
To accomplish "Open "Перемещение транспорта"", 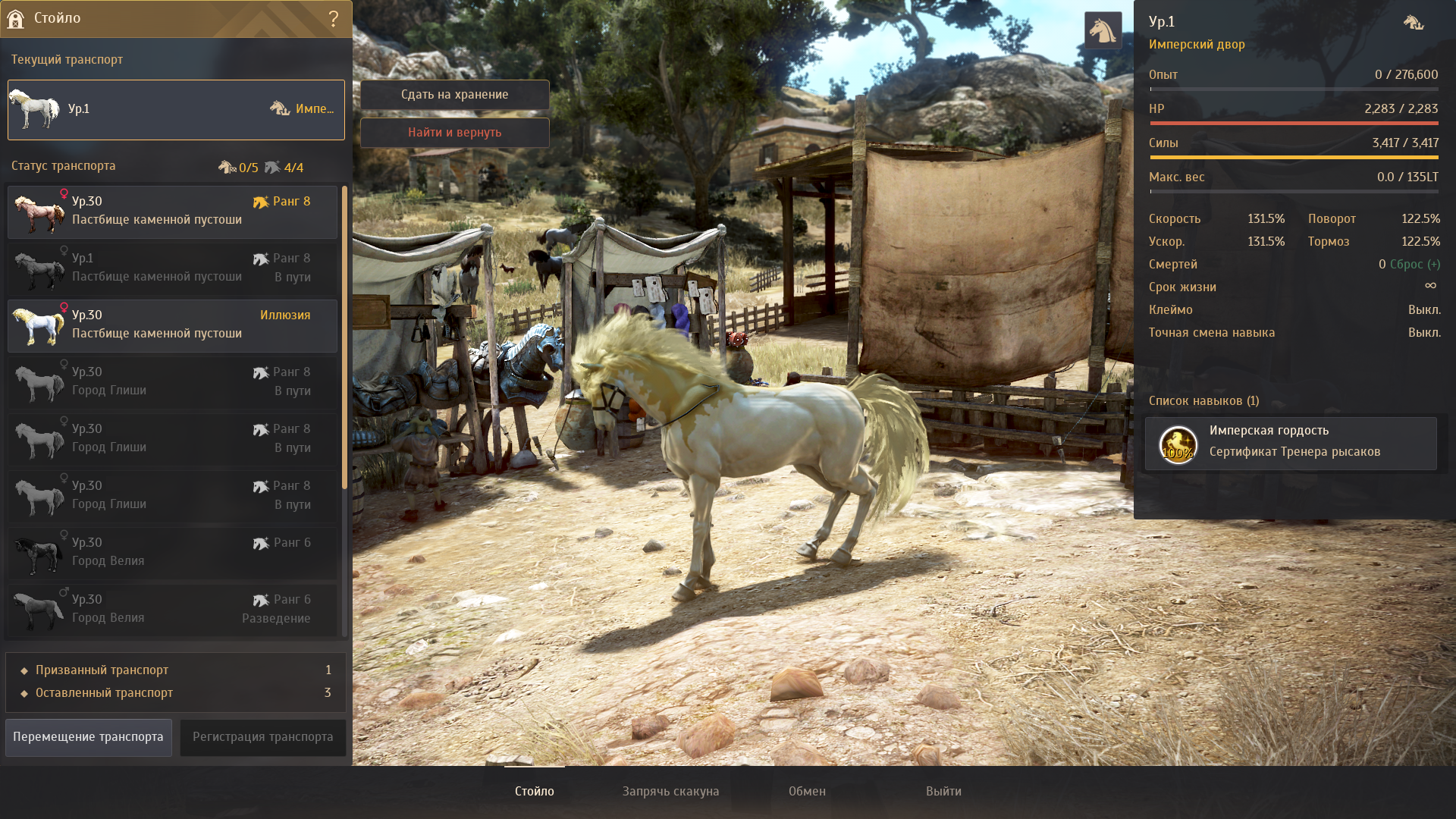I will 89,737.
